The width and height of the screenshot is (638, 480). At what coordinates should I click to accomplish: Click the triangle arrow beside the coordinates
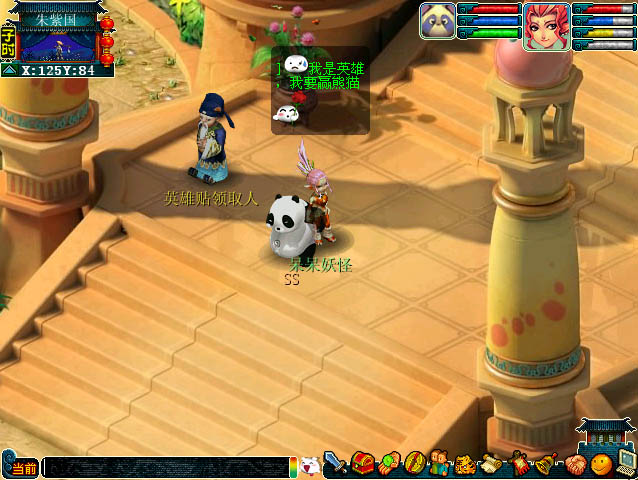(9, 71)
